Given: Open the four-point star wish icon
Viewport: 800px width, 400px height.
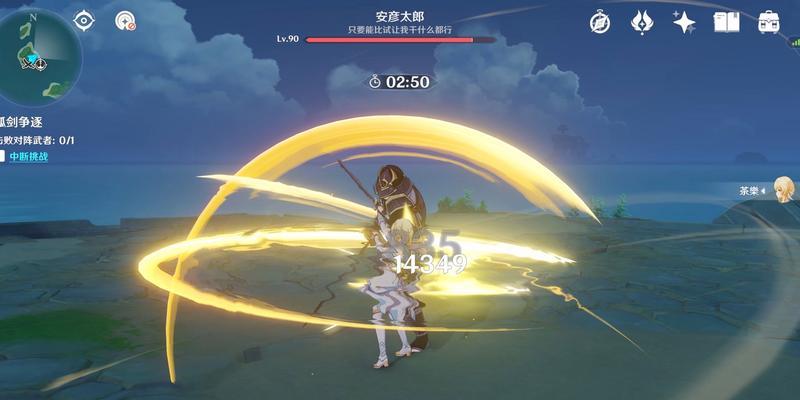Looking at the screenshot, I should click(684, 22).
